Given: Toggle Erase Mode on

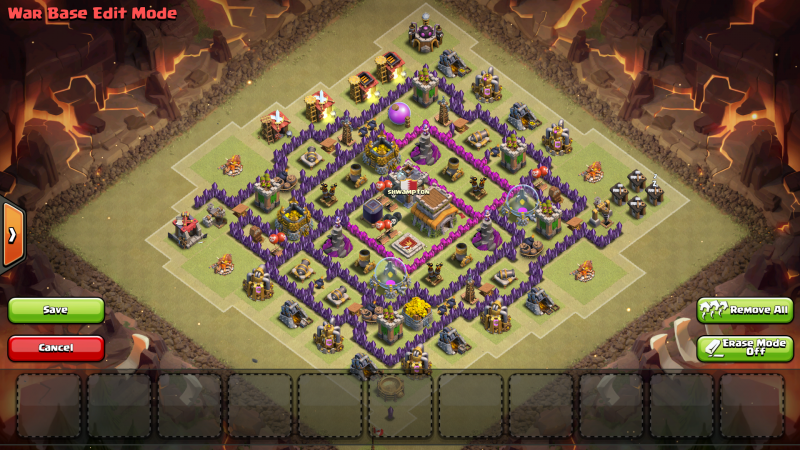Looking at the screenshot, I should point(745,348).
